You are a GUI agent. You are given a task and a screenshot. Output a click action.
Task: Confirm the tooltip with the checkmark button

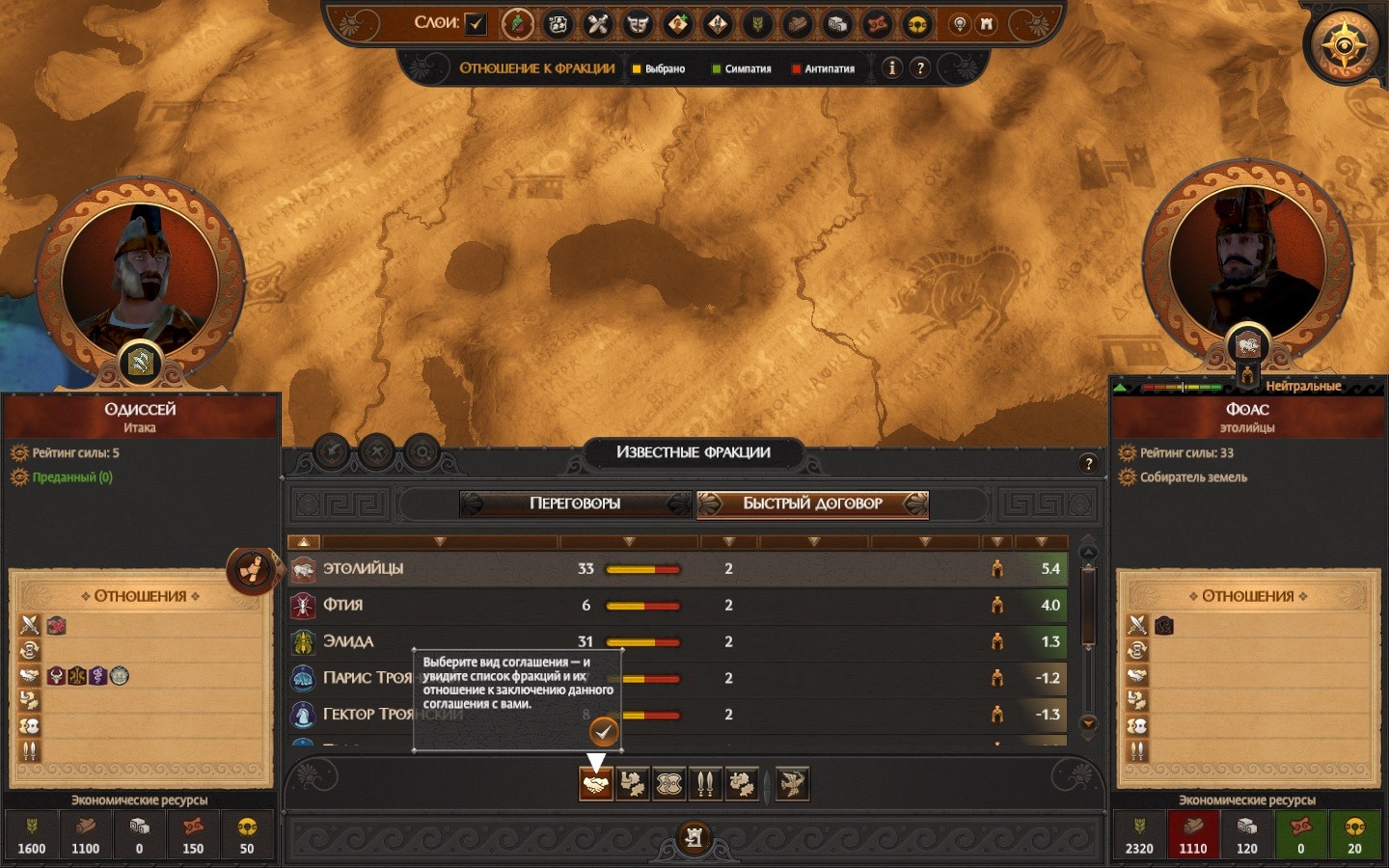coord(604,732)
